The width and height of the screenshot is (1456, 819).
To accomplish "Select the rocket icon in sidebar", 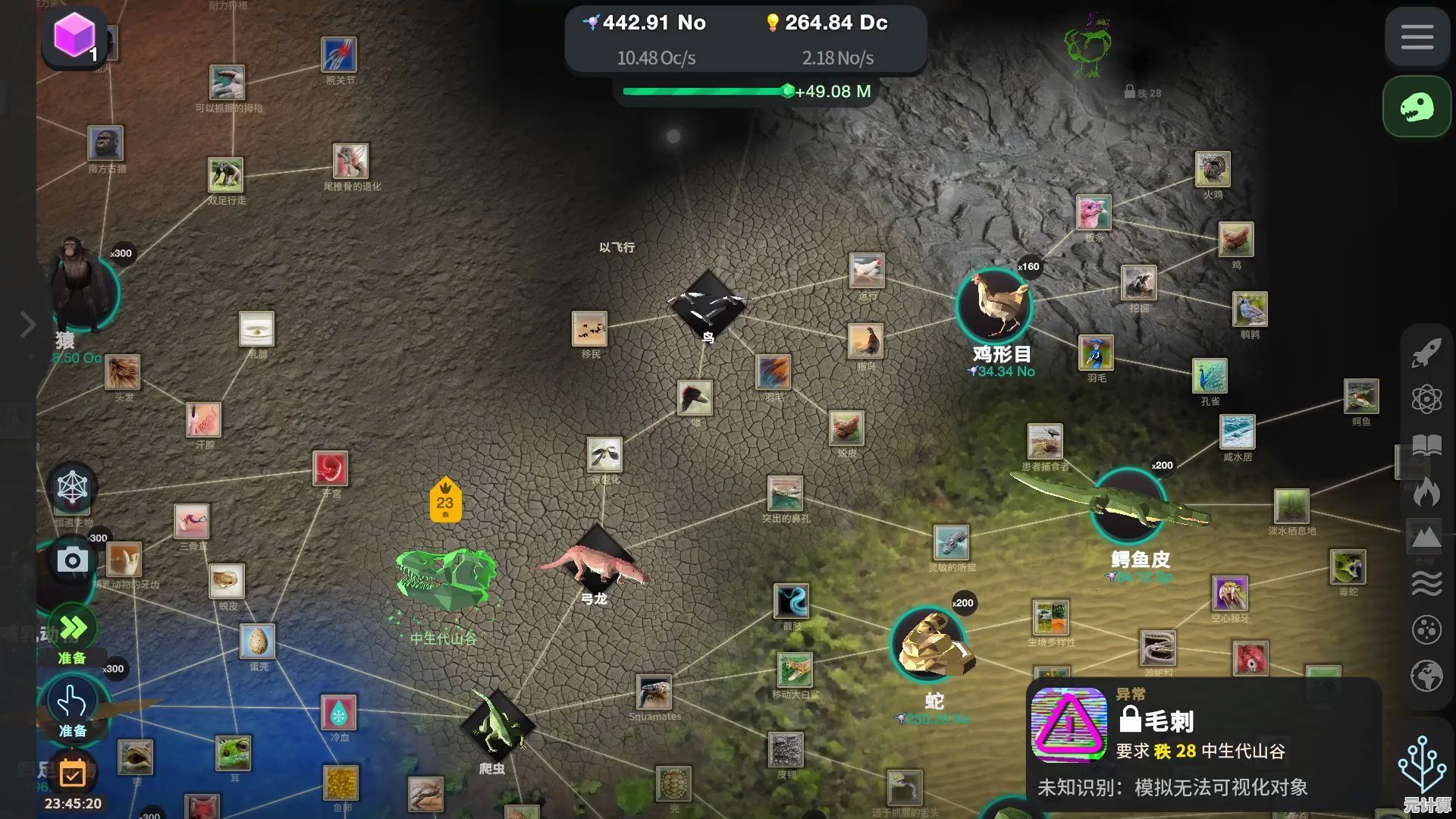I will (x=1426, y=353).
